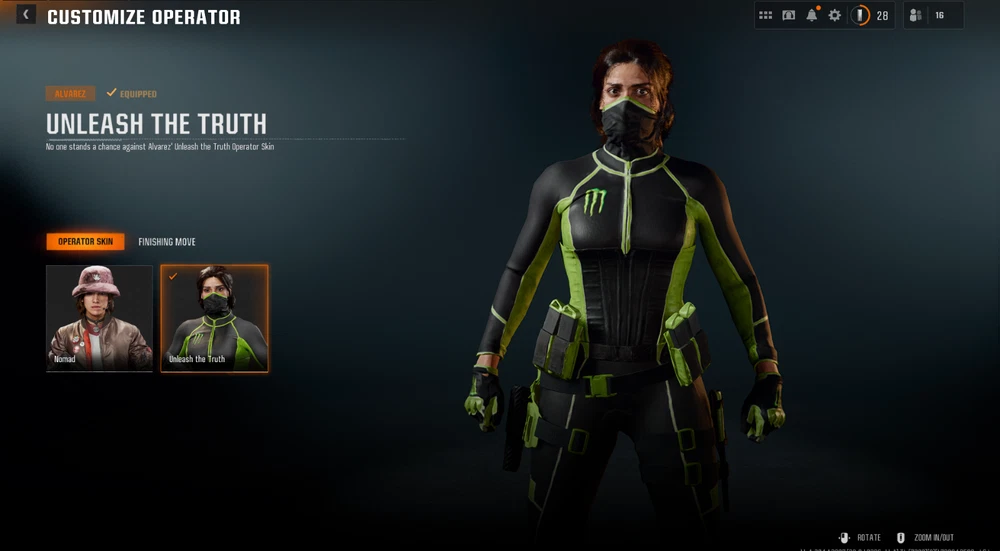Open the notifications bell
The image size is (1000, 551).
click(x=812, y=16)
